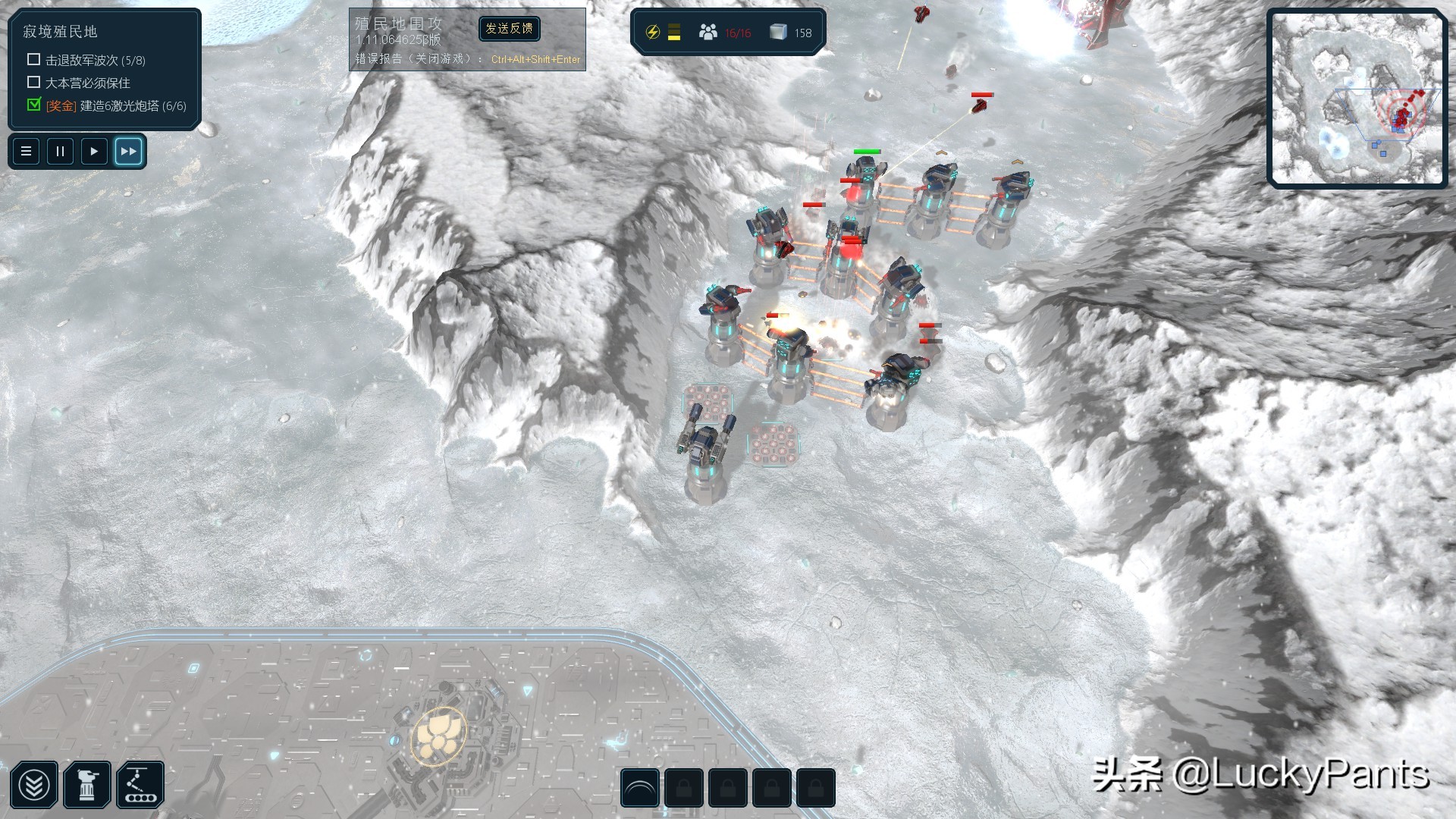Select the 击退敌军波次 objective entry

tap(95, 60)
